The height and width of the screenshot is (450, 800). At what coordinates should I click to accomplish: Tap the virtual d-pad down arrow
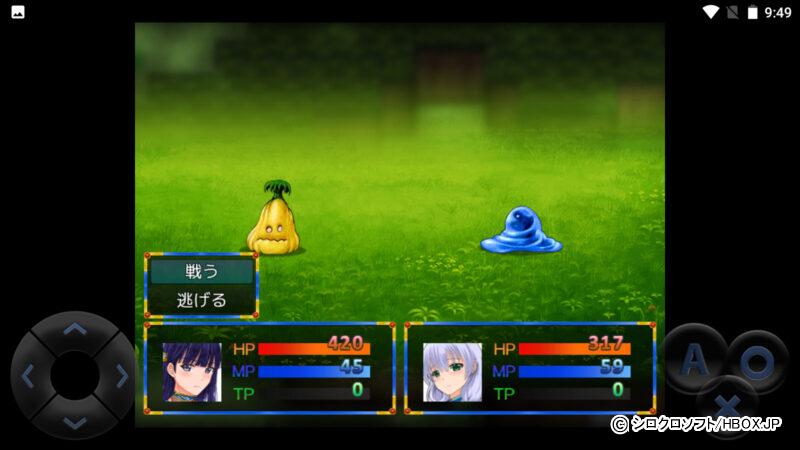click(75, 421)
